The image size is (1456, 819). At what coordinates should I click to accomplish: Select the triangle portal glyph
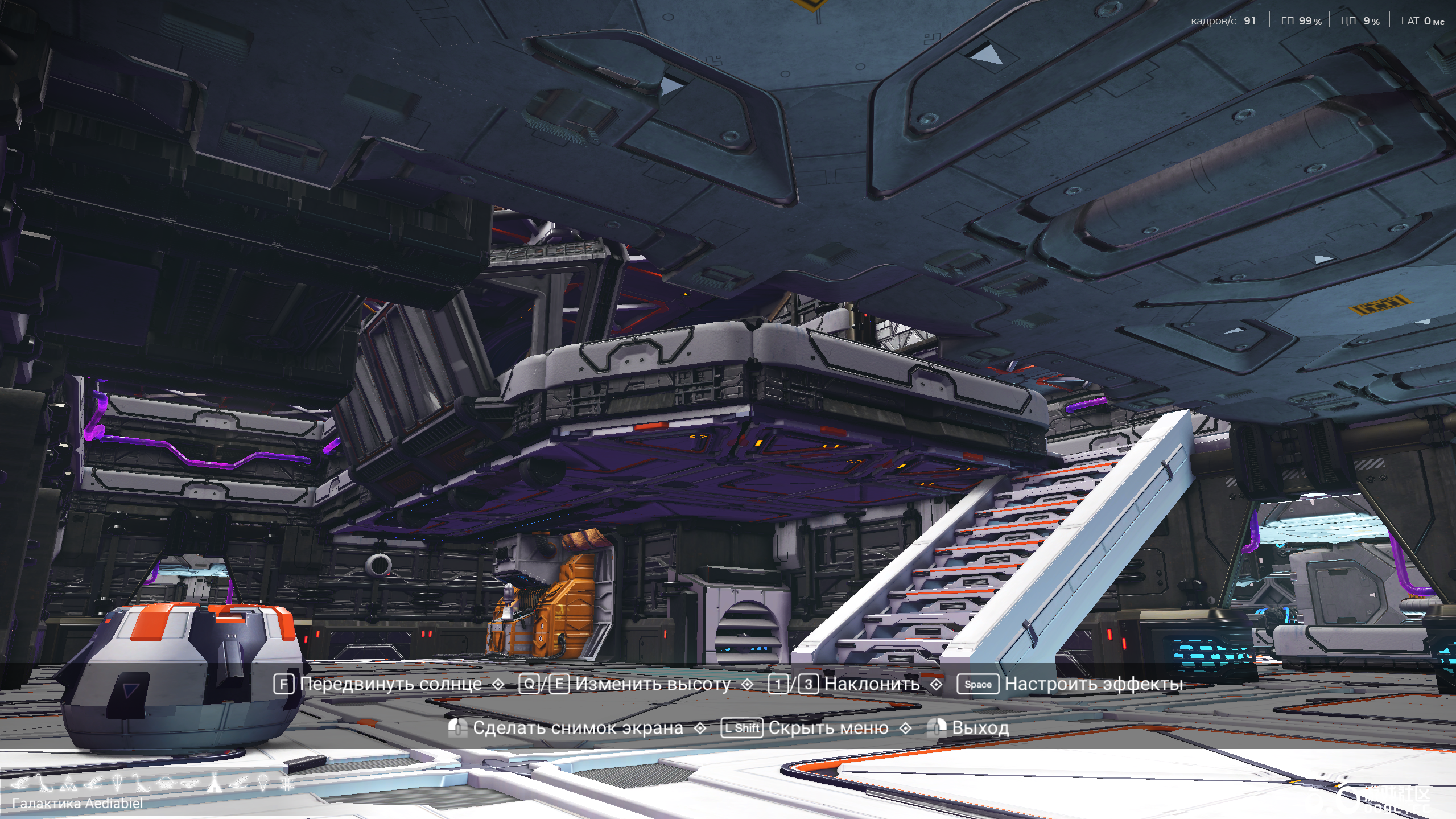[69, 783]
